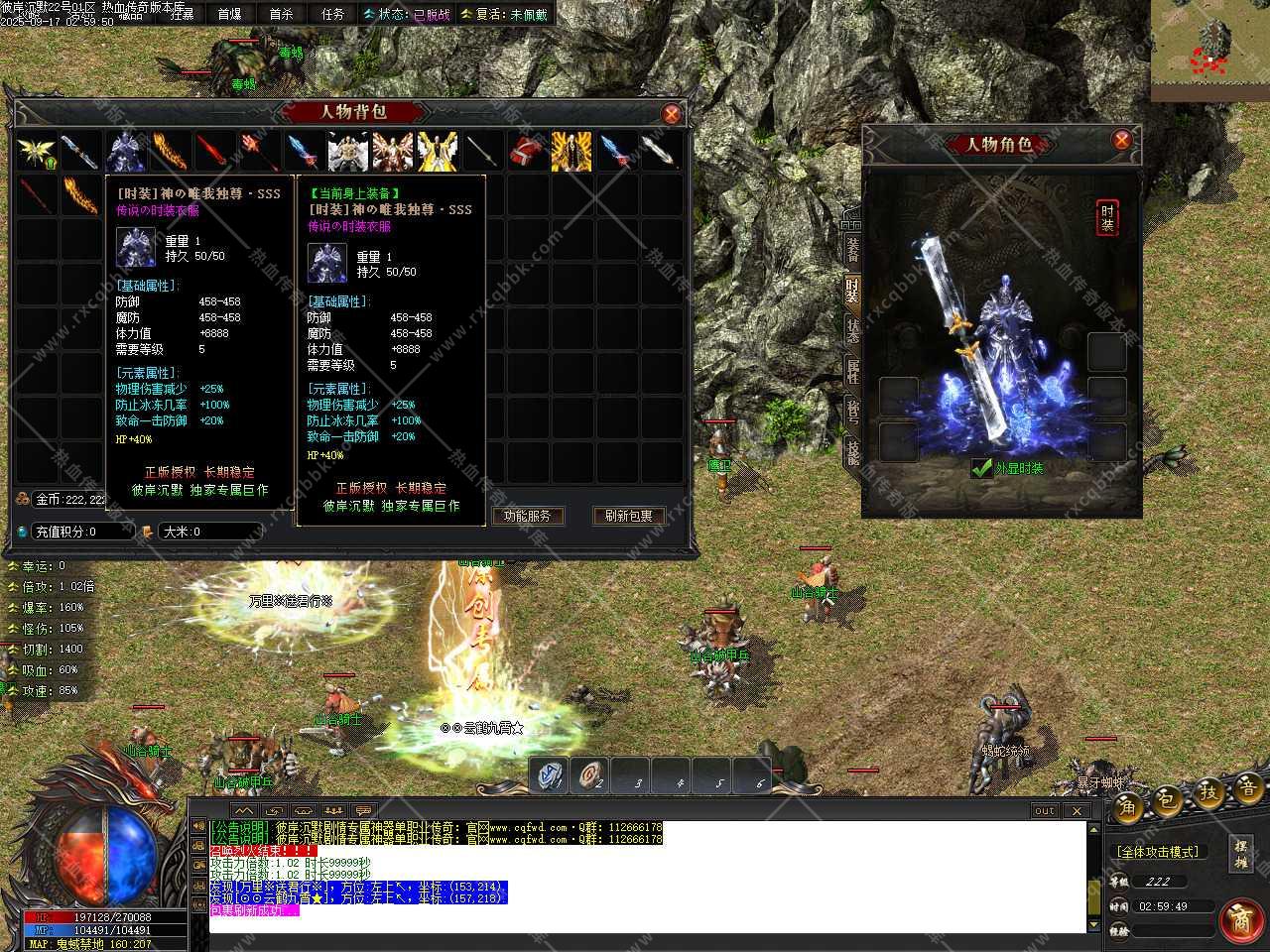Show the 属性 attributes tab
This screenshot has width=1270, height=952.
pyautogui.click(x=853, y=371)
